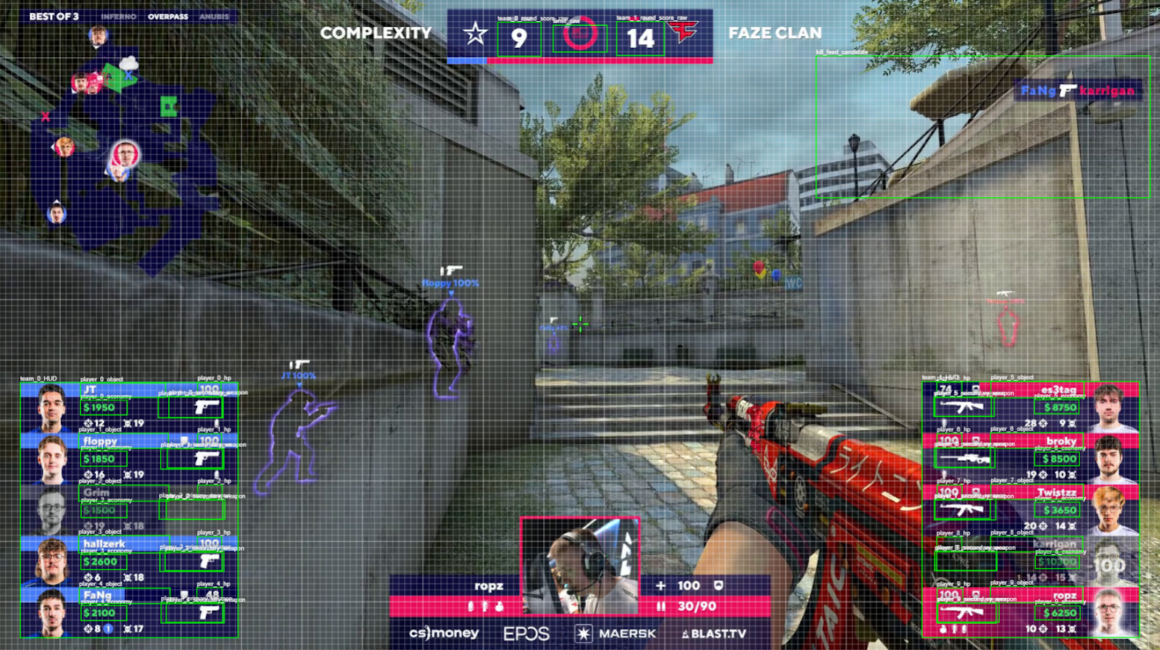Choose es3tag's player row
The height and width of the screenshot is (650, 1160).
(x=1030, y=408)
